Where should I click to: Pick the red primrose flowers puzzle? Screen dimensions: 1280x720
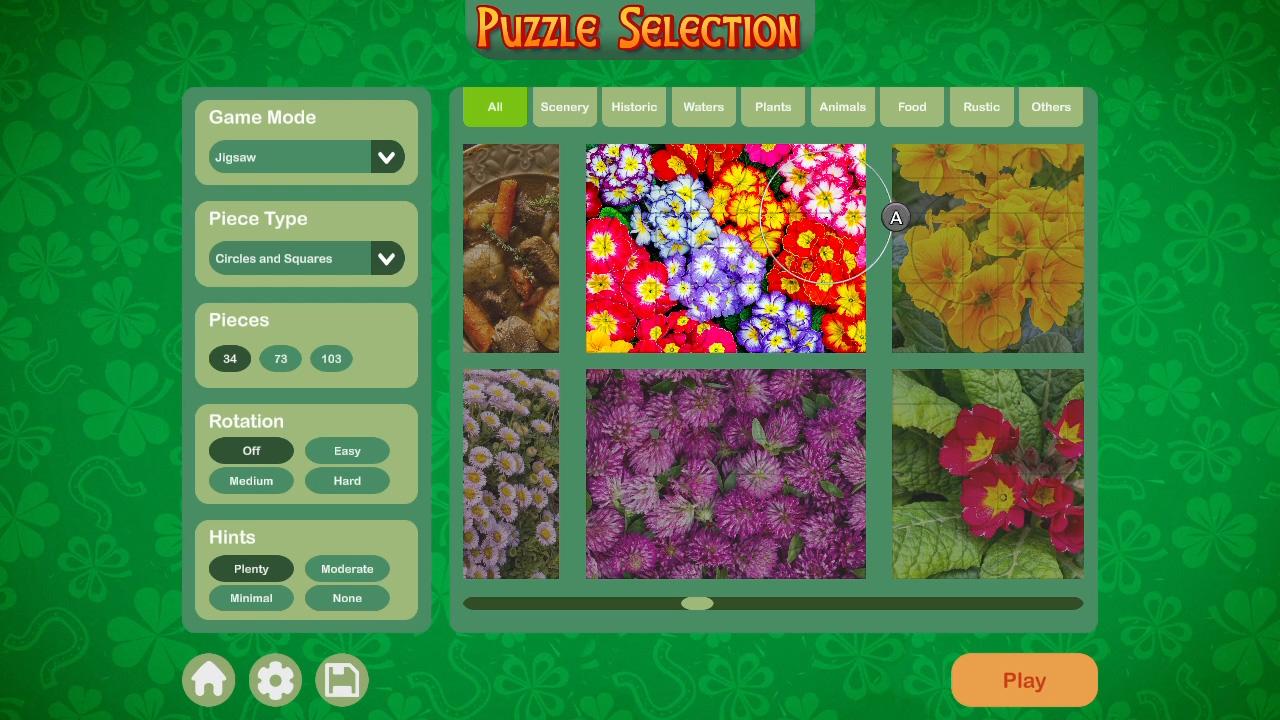pyautogui.click(x=987, y=473)
